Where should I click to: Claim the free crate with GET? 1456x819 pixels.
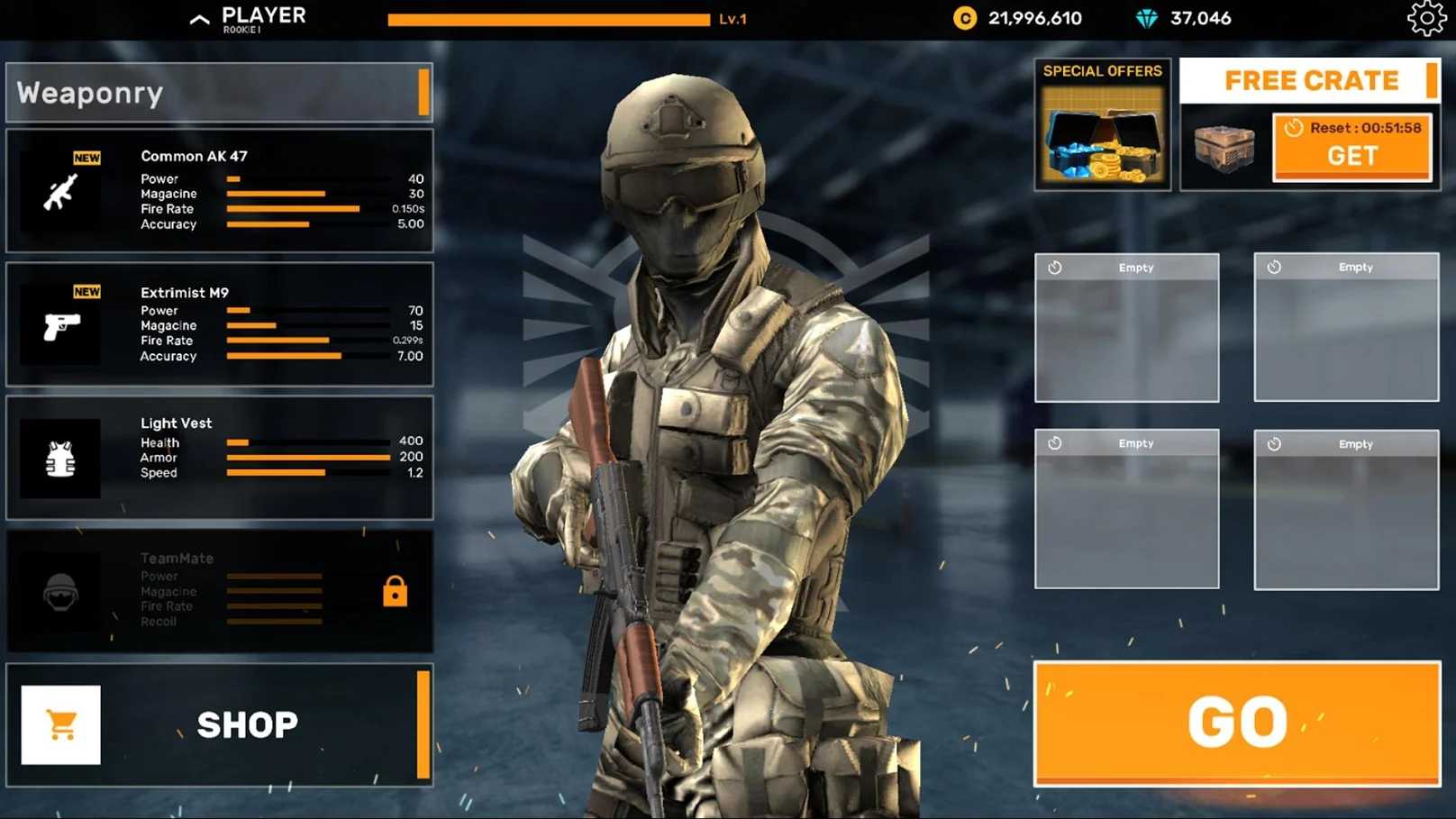(1351, 147)
